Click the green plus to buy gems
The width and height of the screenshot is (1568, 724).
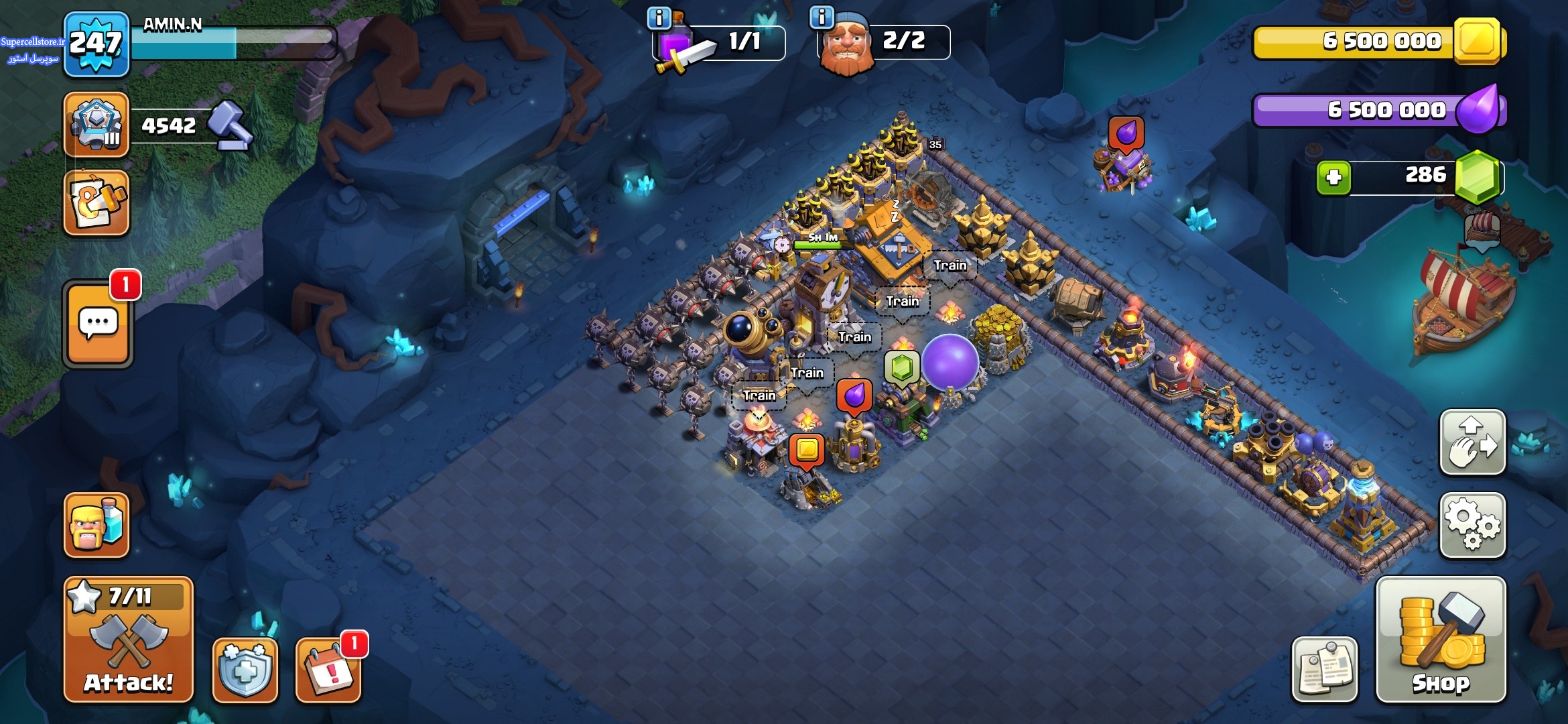1333,178
